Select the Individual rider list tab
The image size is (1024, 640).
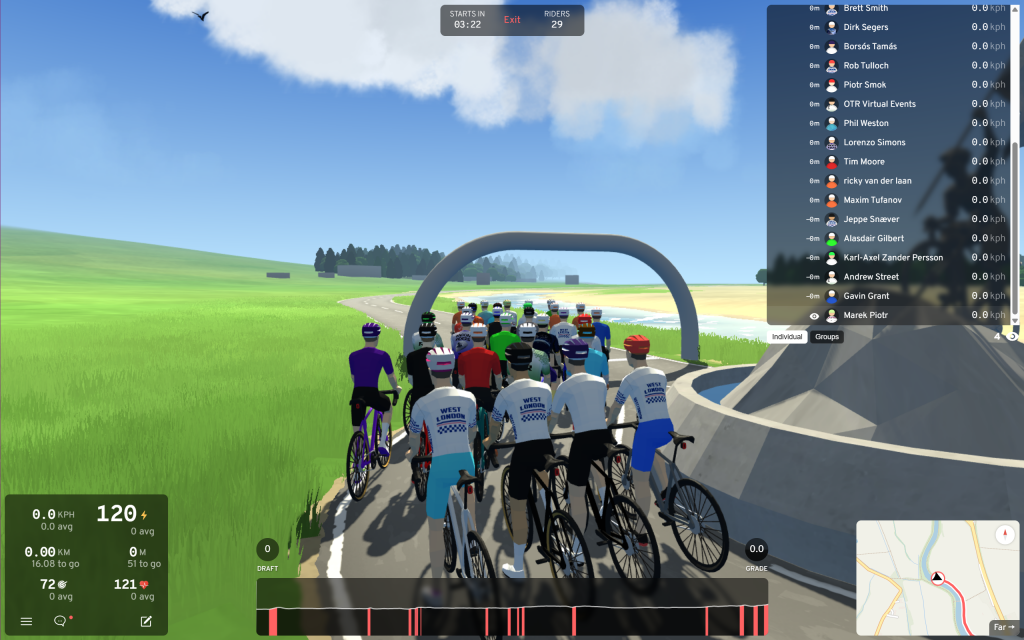[787, 337]
